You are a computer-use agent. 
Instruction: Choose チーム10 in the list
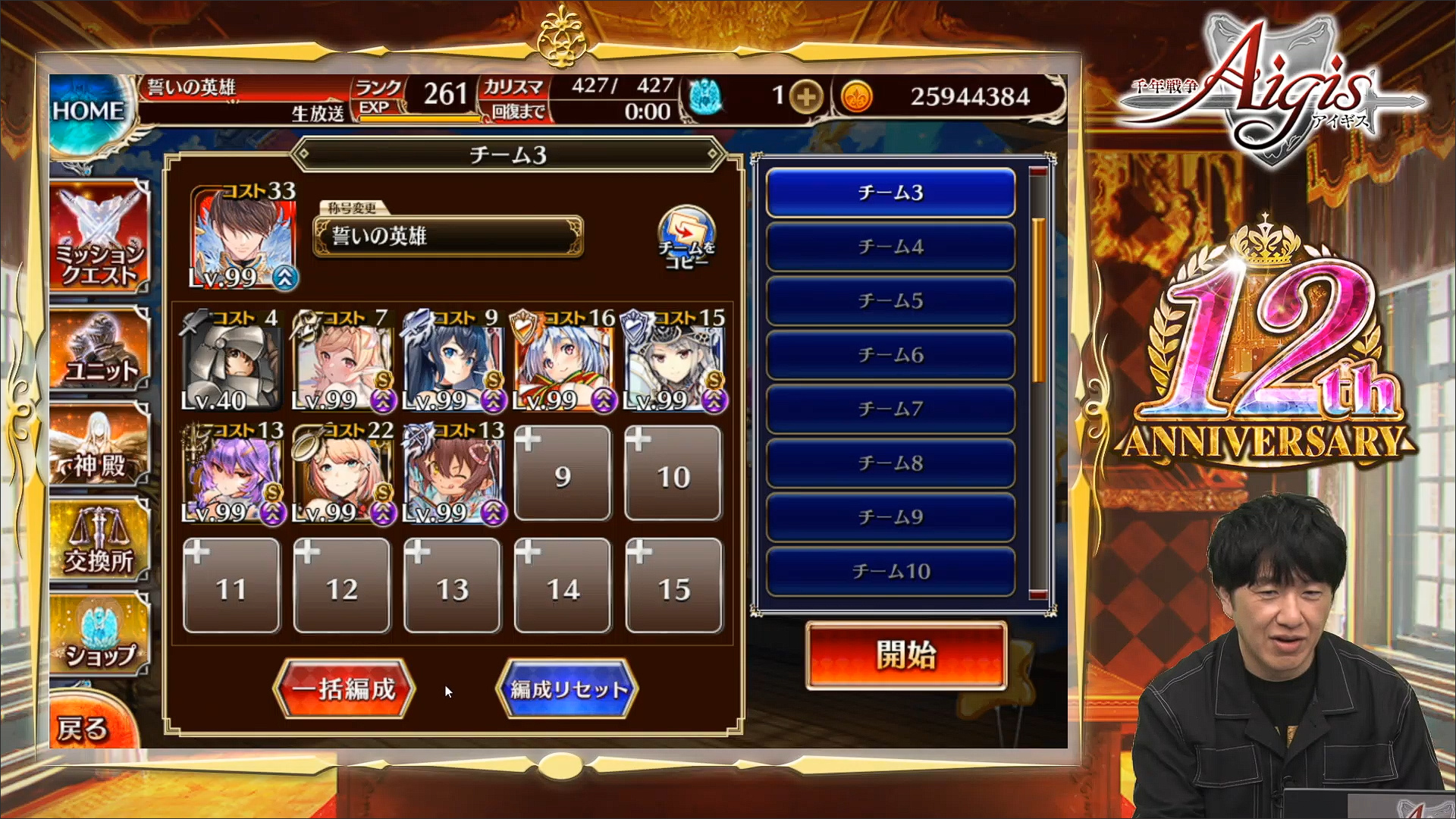(x=890, y=571)
